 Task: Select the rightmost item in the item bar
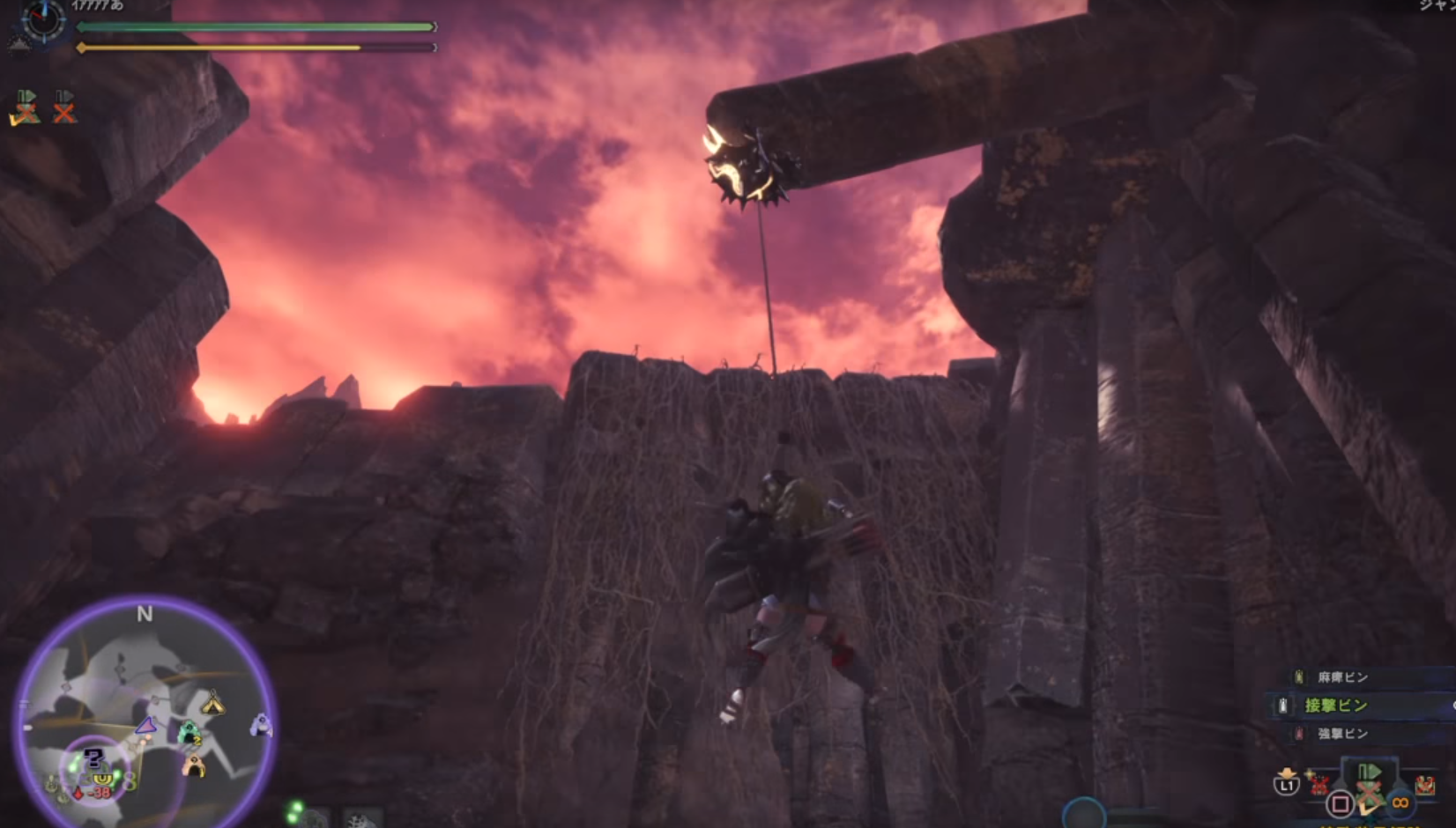[x=1424, y=784]
